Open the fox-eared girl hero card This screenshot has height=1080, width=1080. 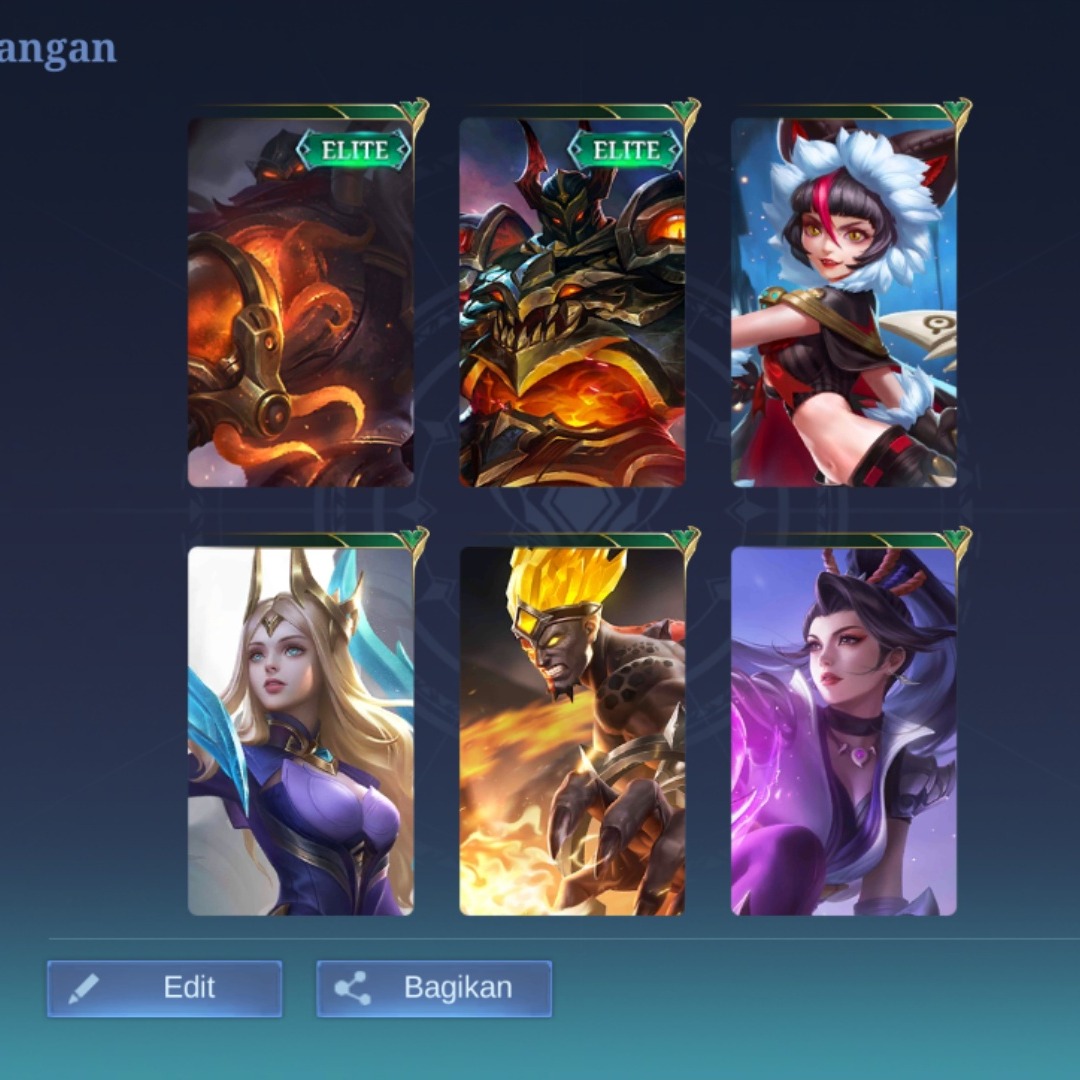click(844, 302)
